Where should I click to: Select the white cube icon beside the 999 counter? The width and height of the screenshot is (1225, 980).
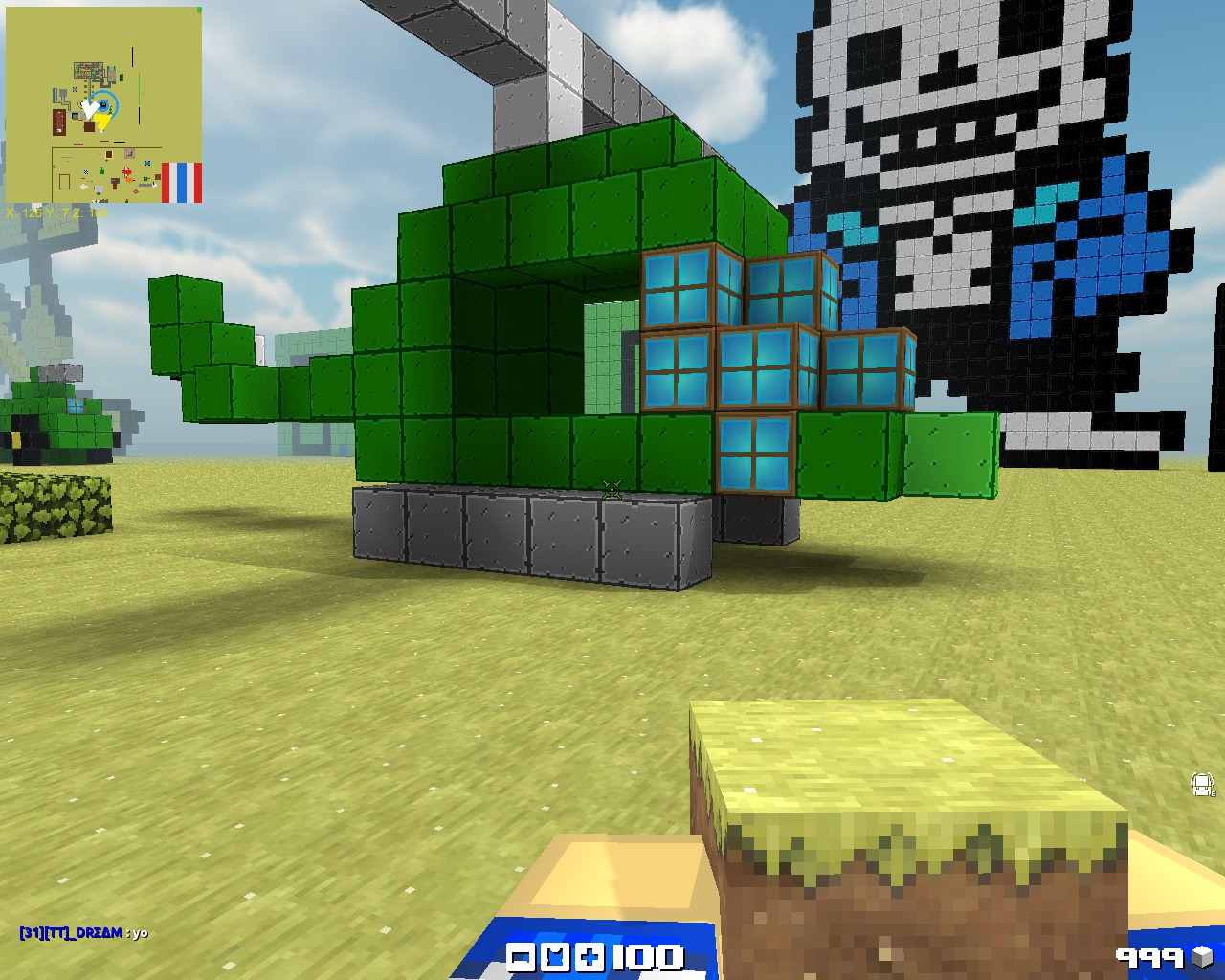(1202, 956)
